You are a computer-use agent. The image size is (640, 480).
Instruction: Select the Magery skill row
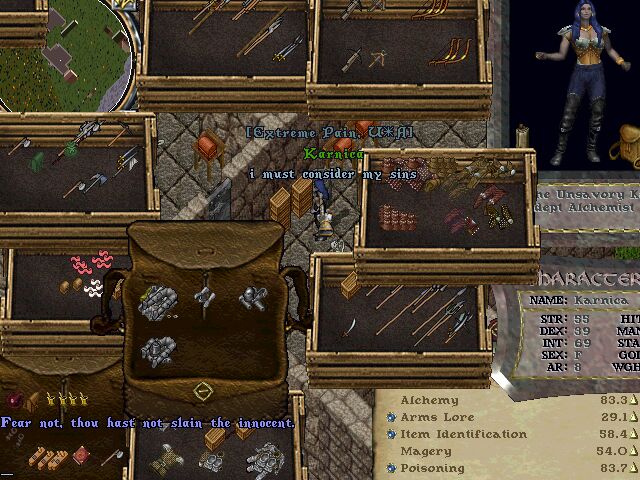click(424, 451)
